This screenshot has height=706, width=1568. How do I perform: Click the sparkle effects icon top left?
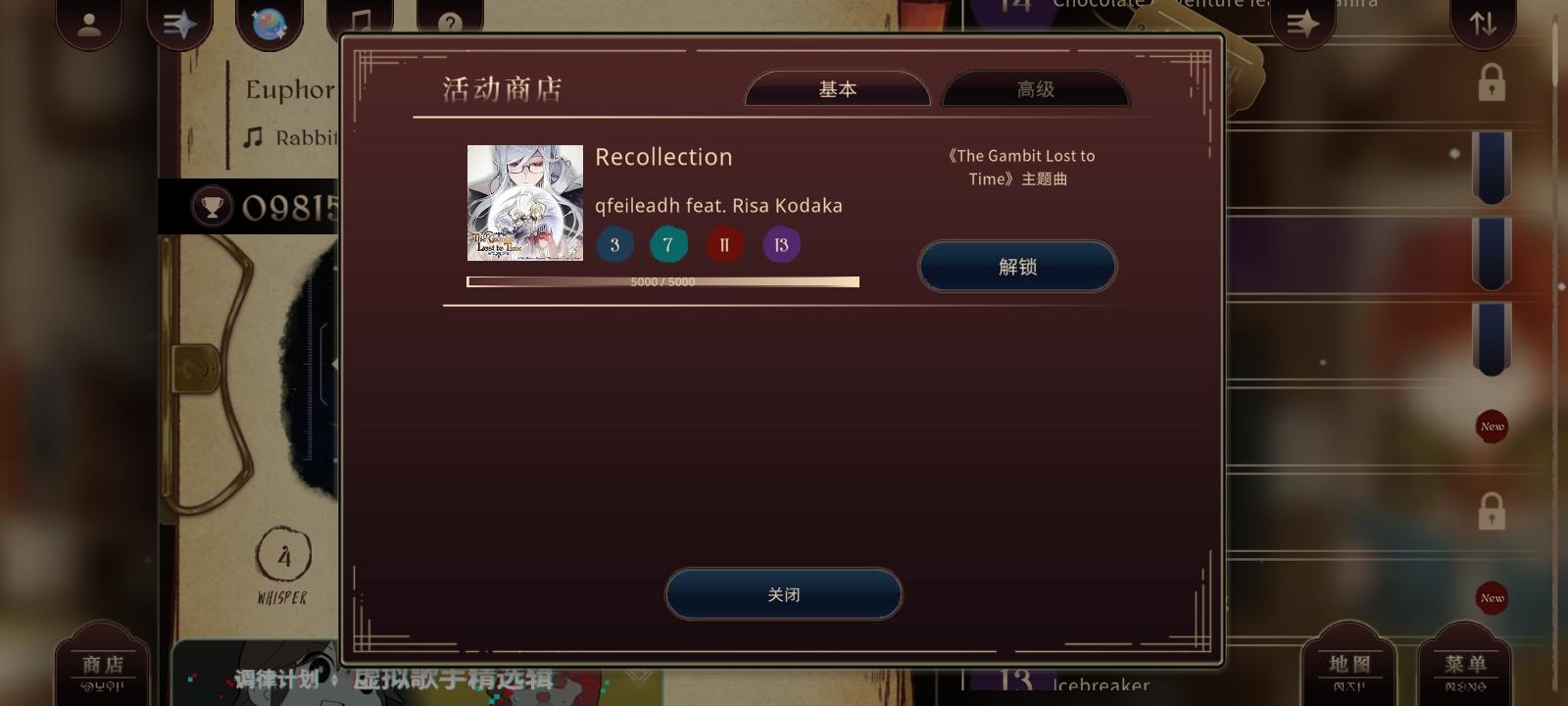(179, 22)
